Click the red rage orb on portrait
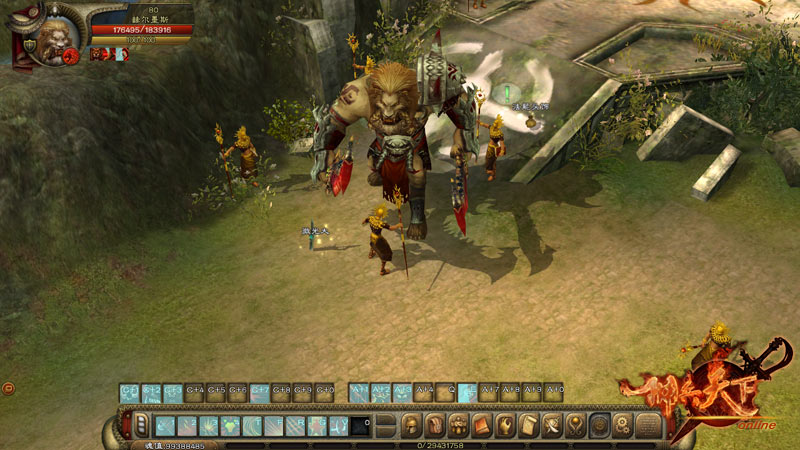Screen dimensions: 800x450 click(72, 56)
